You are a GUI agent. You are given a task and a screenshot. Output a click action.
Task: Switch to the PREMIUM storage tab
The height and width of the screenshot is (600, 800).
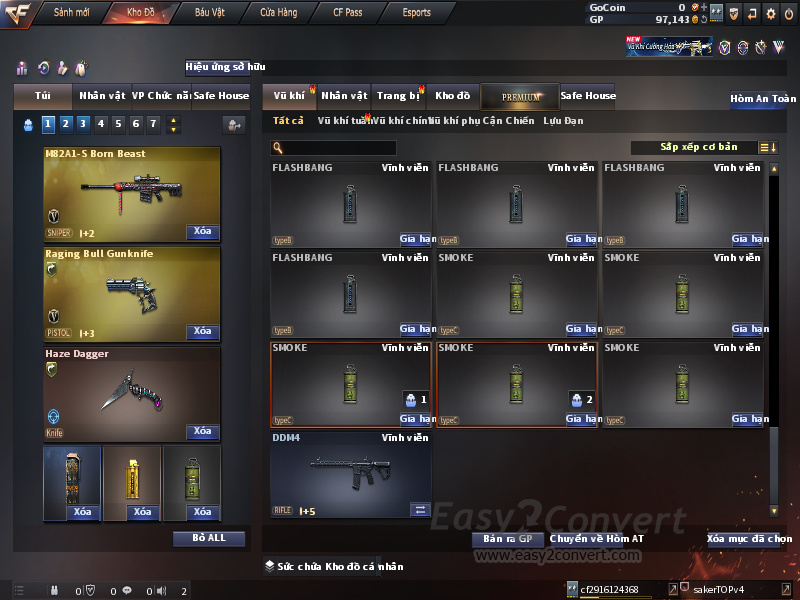pyautogui.click(x=520, y=96)
